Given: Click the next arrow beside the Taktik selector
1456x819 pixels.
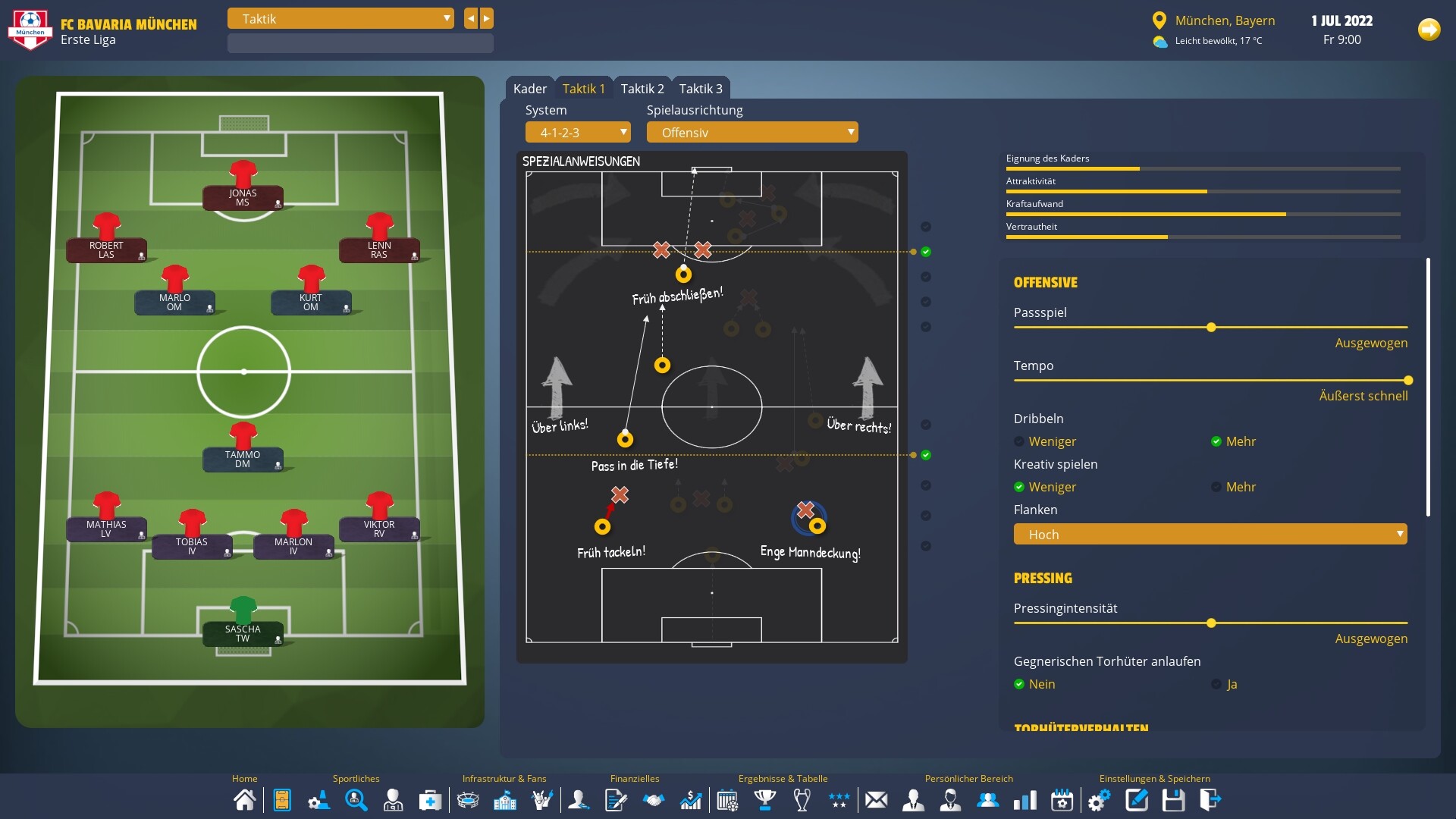Looking at the screenshot, I should (486, 18).
